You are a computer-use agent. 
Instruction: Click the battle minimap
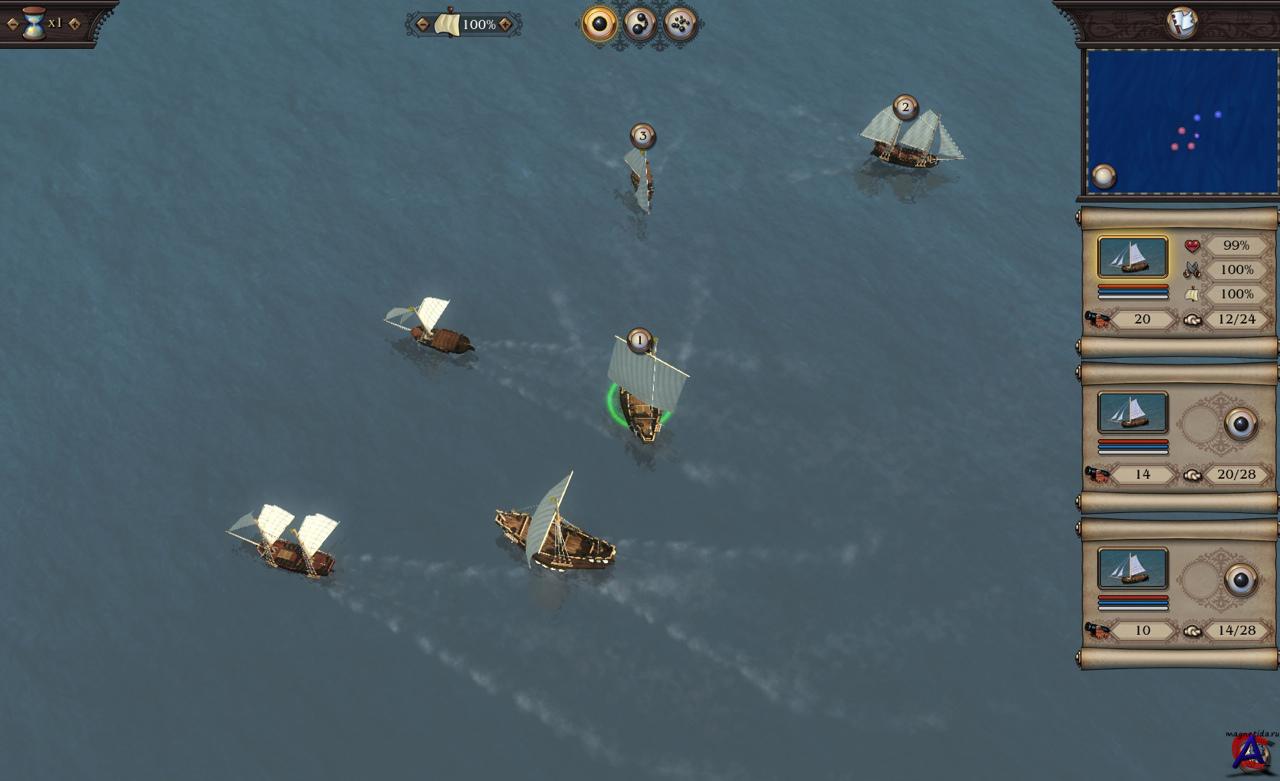(x=1181, y=120)
